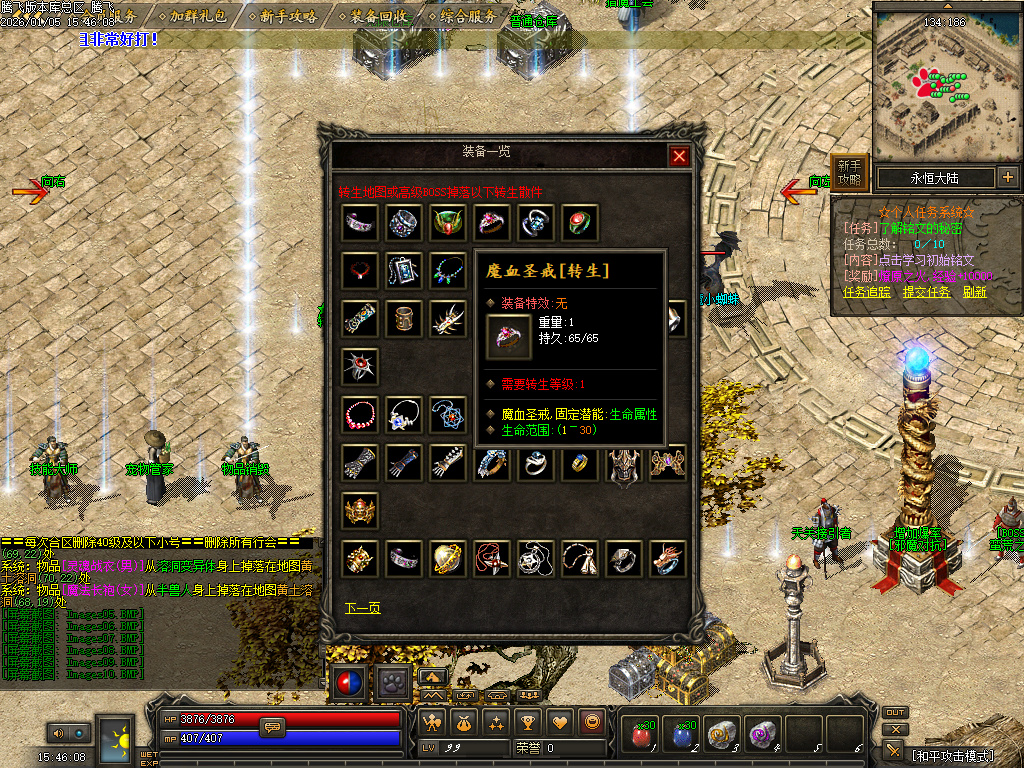Screen dimensions: 1024x768
Task: Go to next page via 下一页 link
Action: click(x=362, y=608)
